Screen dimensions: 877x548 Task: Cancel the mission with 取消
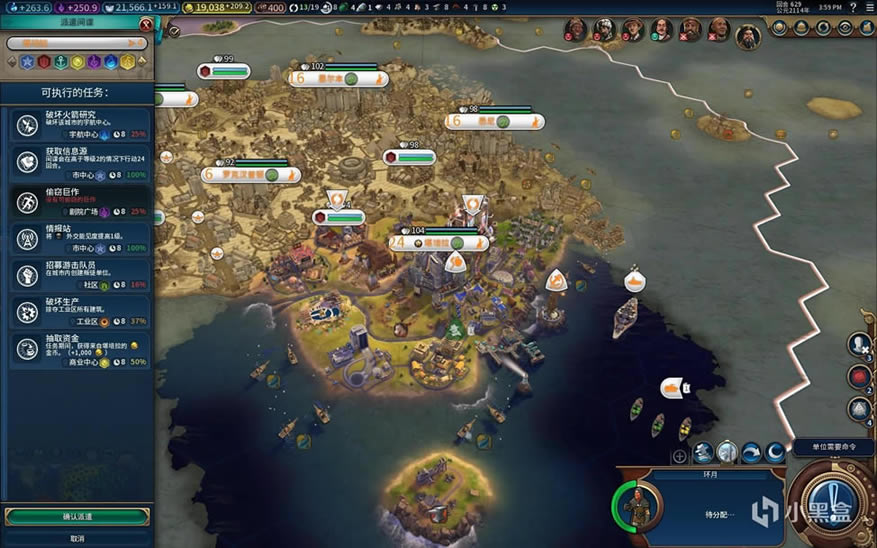(77, 537)
